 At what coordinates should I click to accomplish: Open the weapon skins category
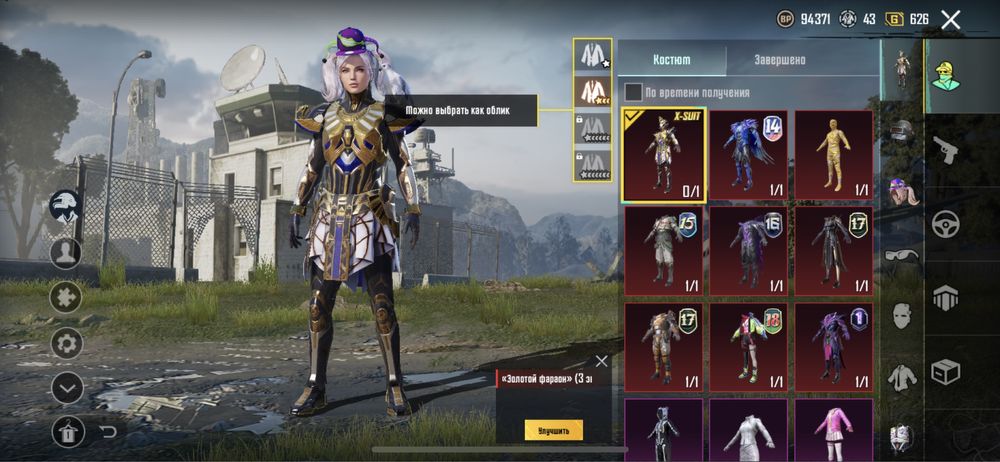pyautogui.click(x=945, y=151)
